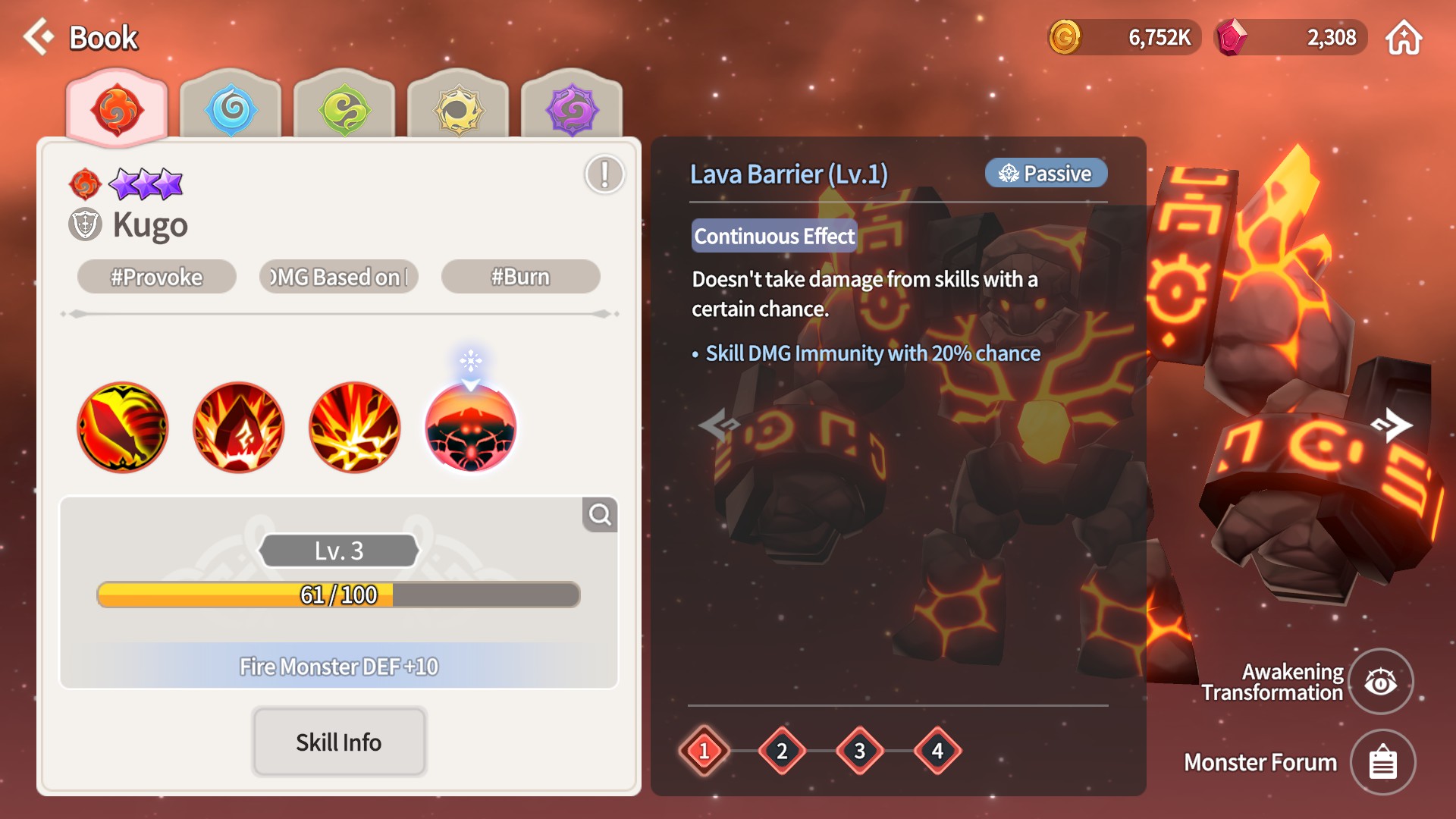This screenshot has width=1456, height=819.
Task: Open the exclamation mark info button
Action: coord(604,174)
